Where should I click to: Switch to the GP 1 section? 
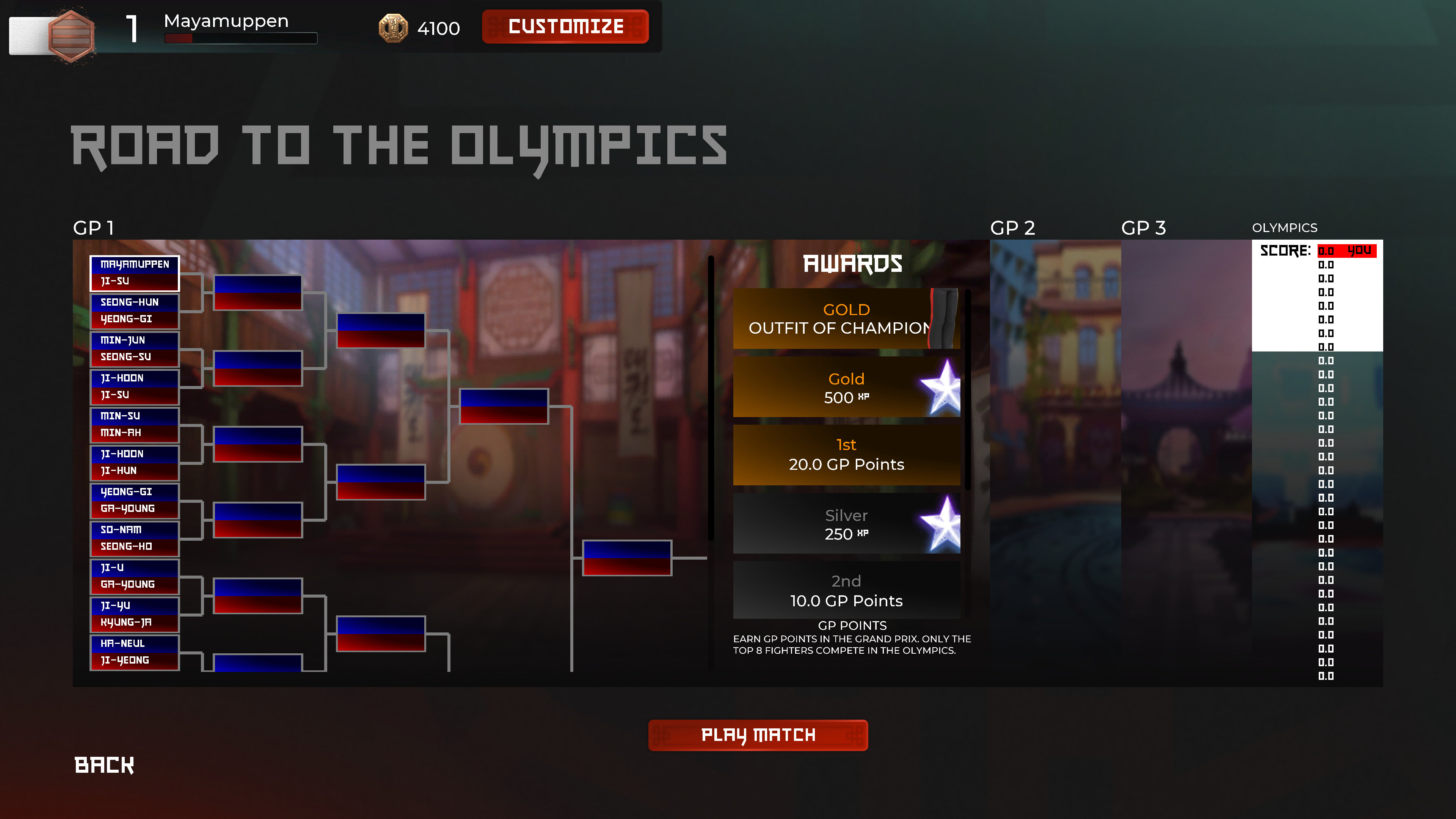coord(94,228)
